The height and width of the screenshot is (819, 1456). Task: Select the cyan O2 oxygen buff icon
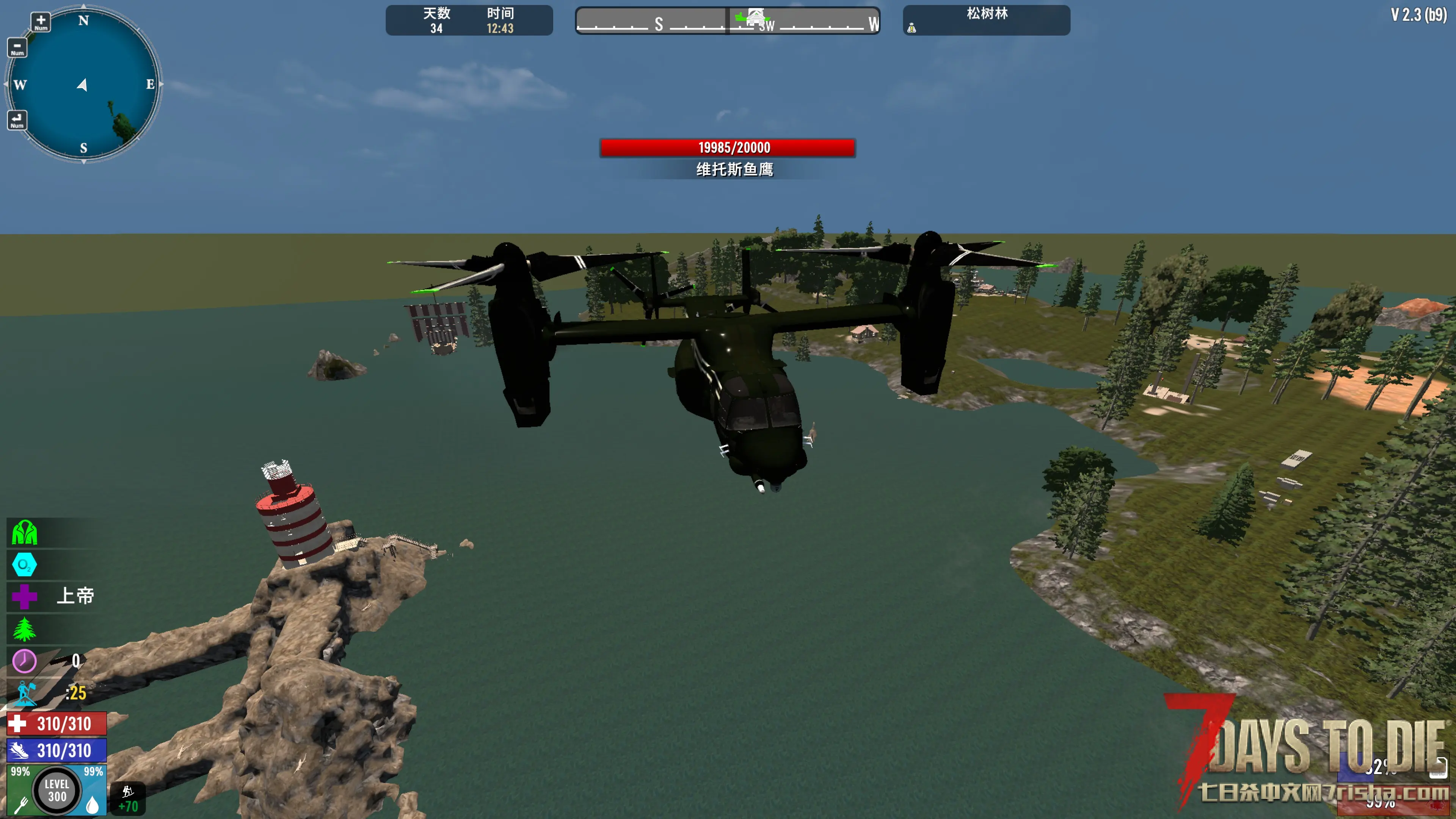pyautogui.click(x=24, y=565)
